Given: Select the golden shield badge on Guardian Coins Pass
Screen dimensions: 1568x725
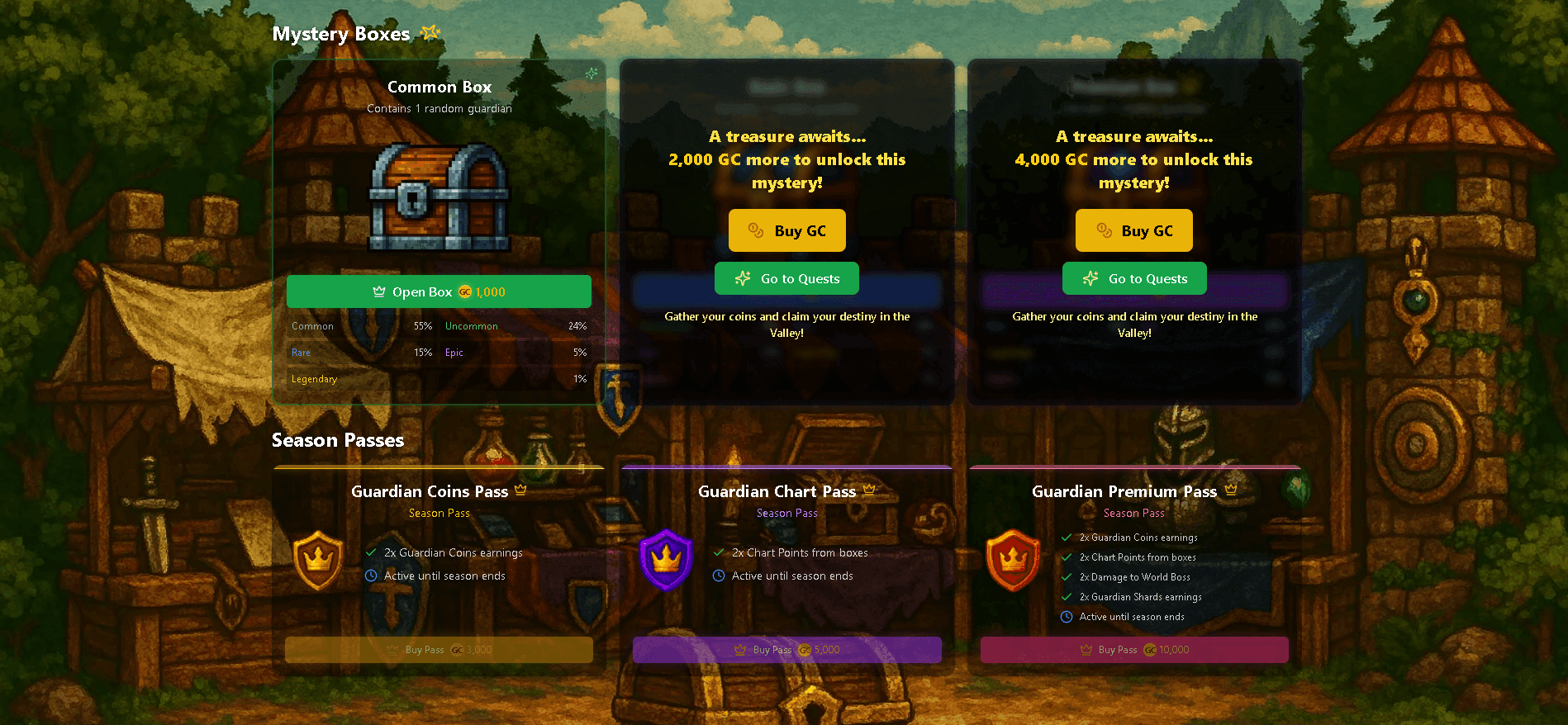Looking at the screenshot, I should coord(318,560).
